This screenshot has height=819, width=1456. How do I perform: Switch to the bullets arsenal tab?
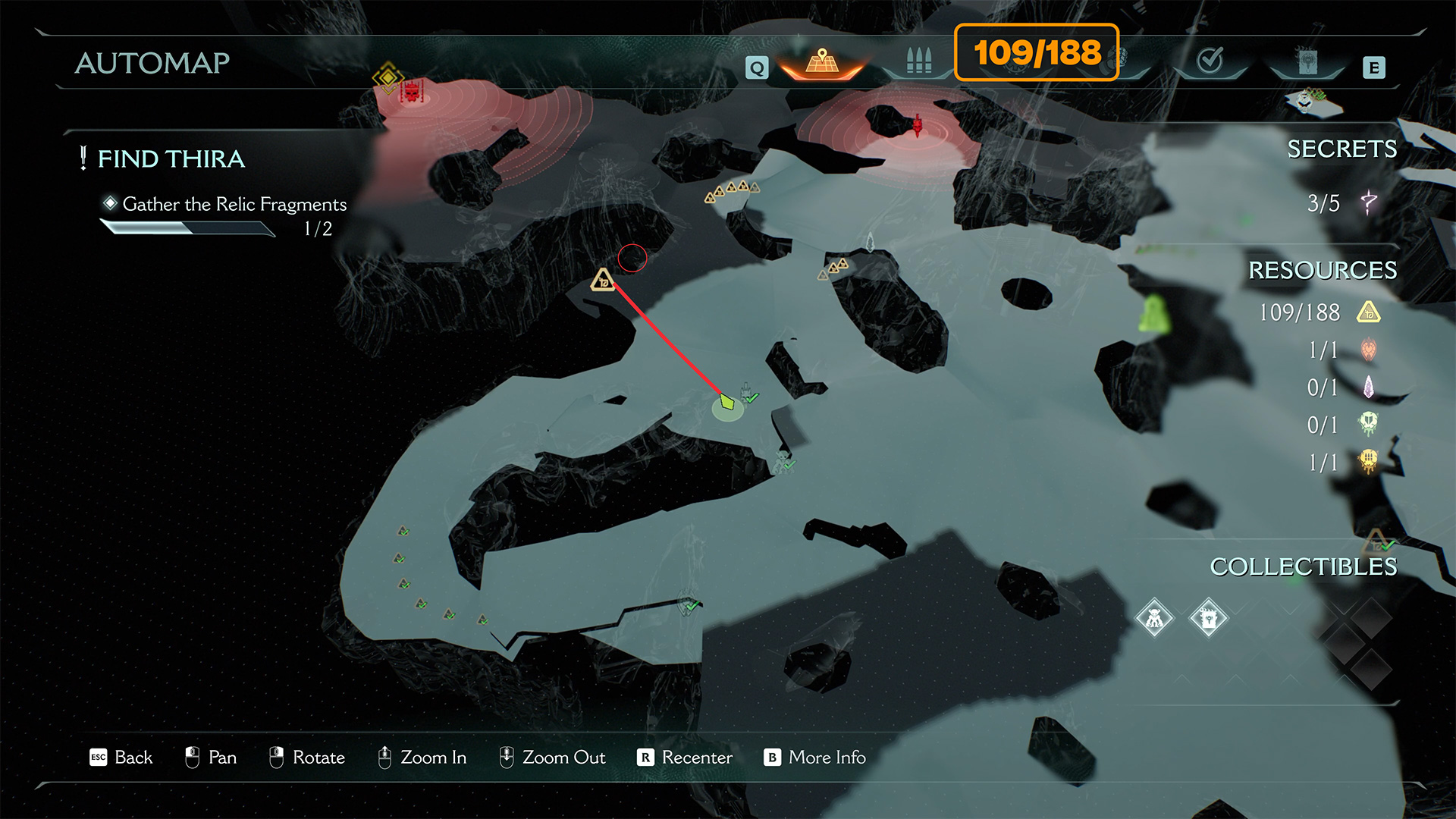pyautogui.click(x=918, y=61)
